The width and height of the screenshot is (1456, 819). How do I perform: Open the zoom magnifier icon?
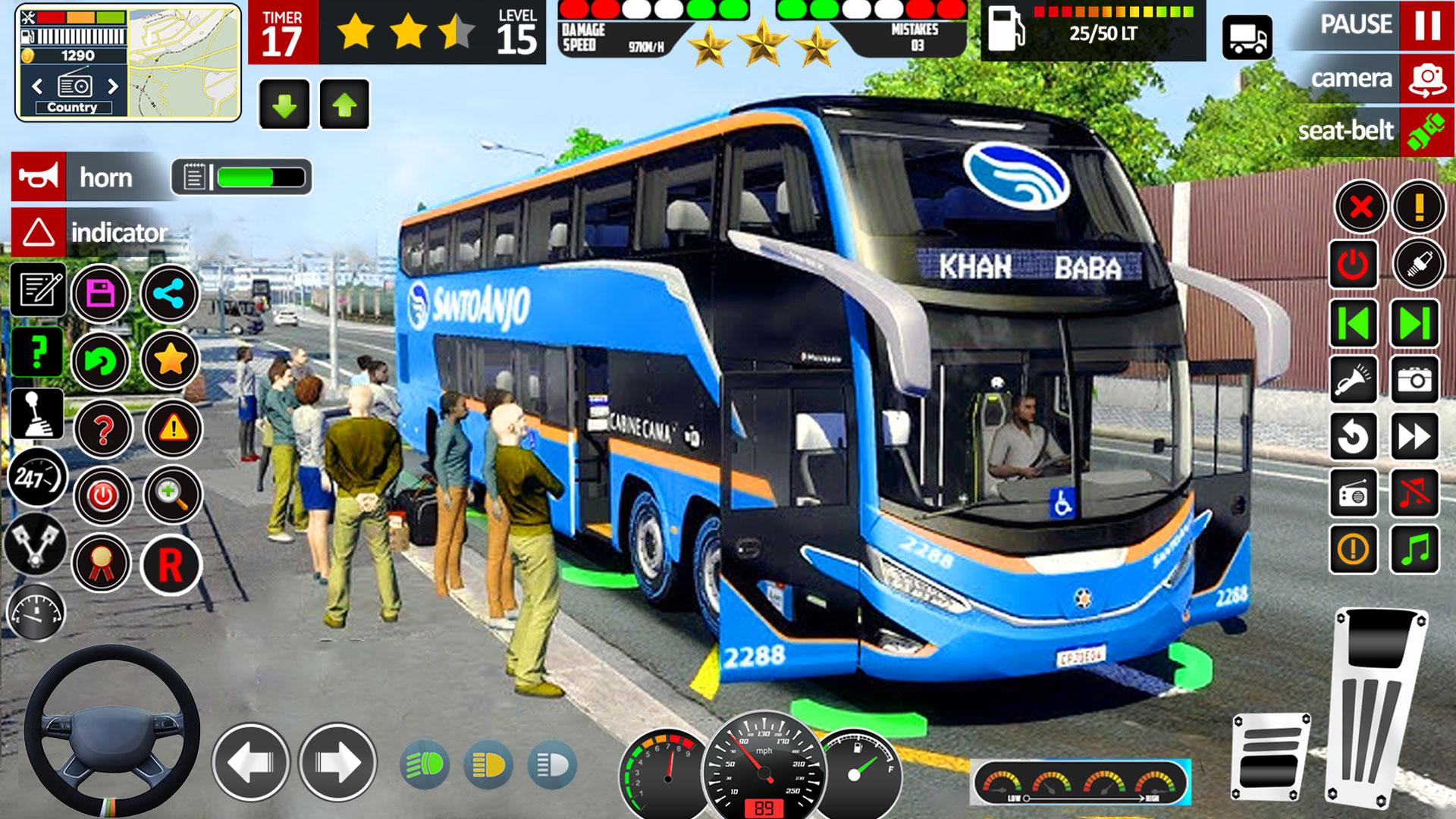pyautogui.click(x=172, y=496)
